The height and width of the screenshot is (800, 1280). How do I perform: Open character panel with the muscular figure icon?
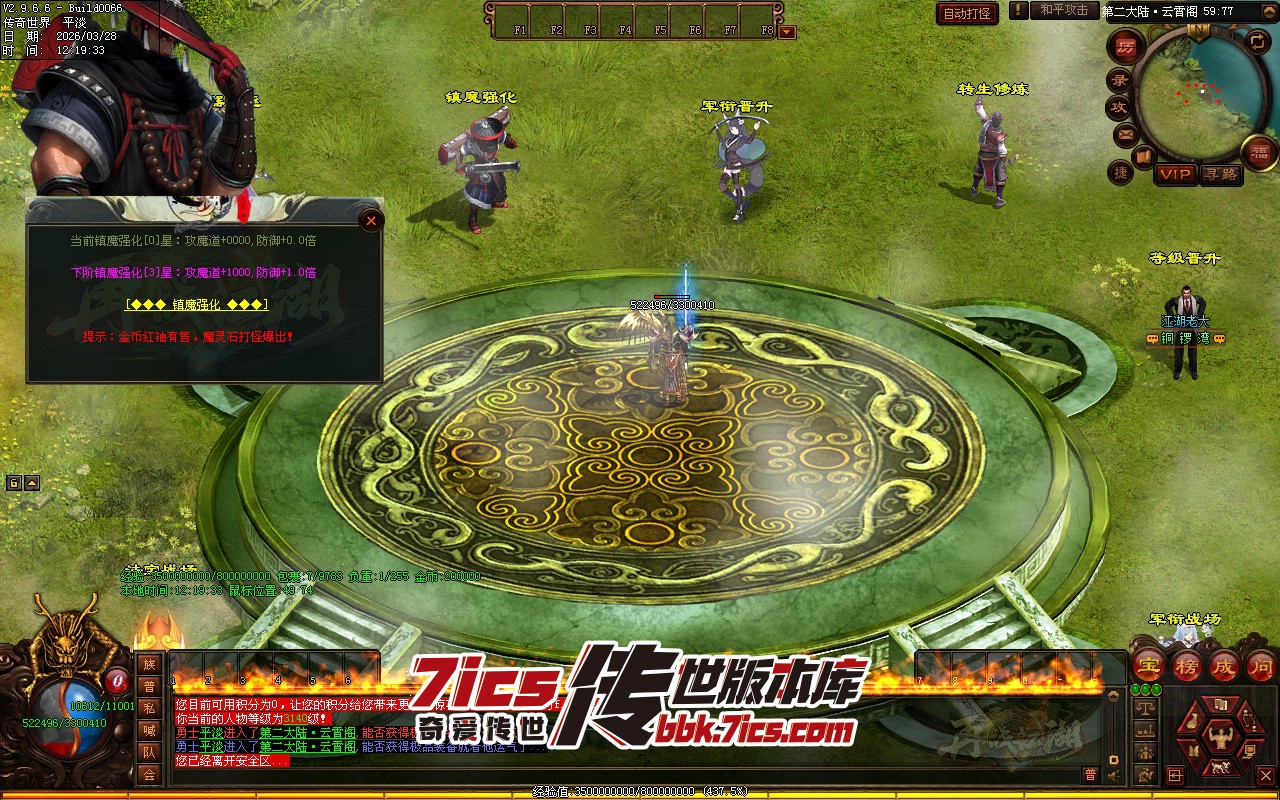coord(1219,736)
